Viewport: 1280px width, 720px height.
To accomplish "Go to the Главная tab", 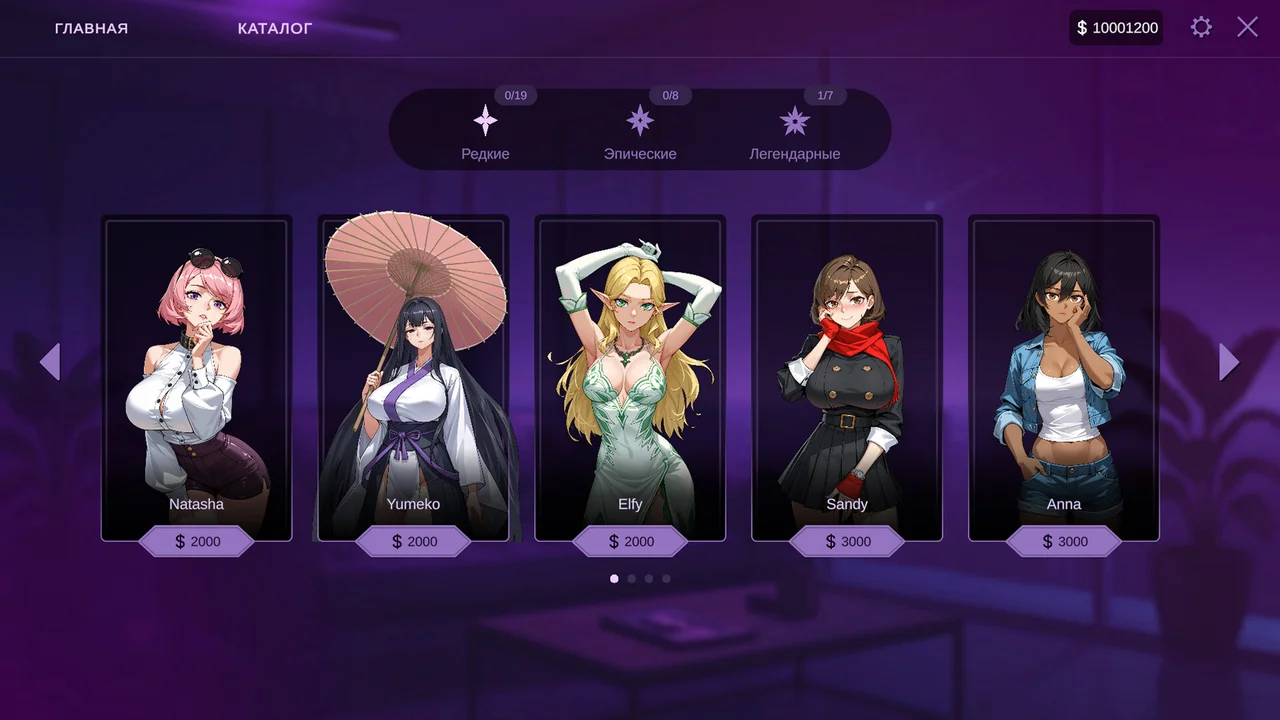I will [91, 28].
